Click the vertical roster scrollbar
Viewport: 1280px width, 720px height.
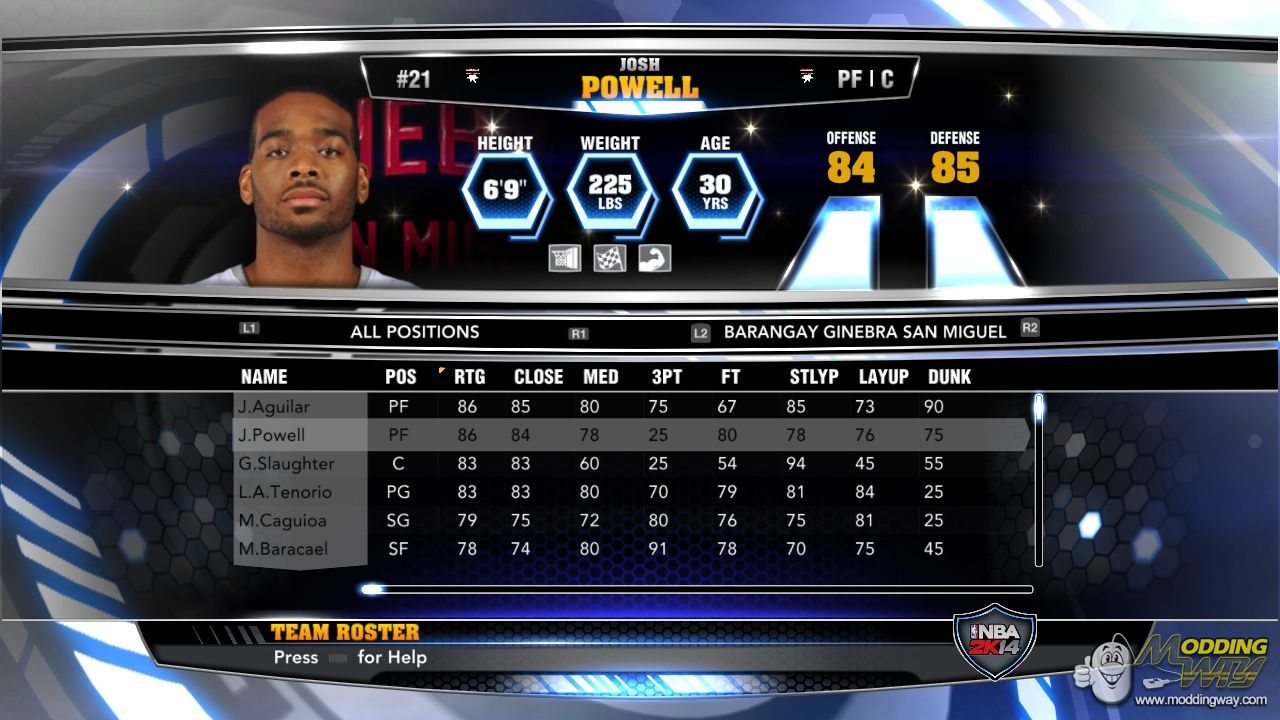coord(1039,480)
